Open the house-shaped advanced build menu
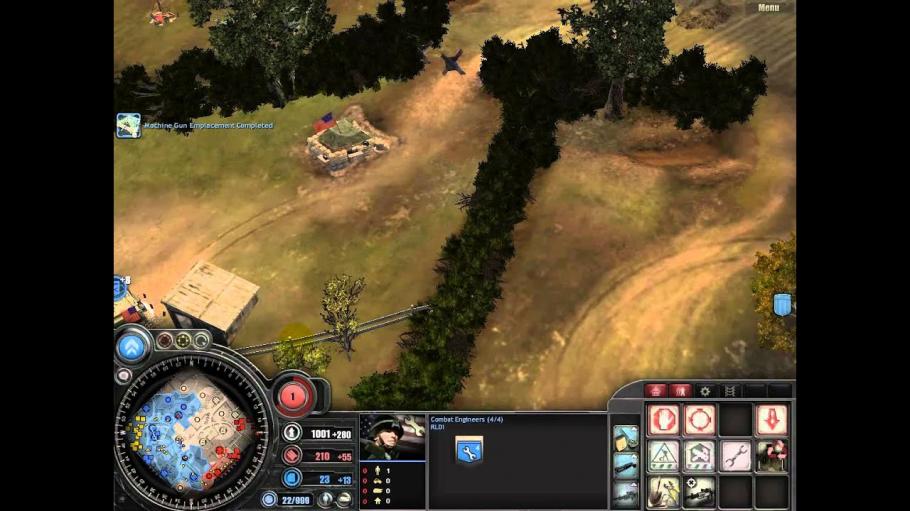The width and height of the screenshot is (910, 511). click(x=700, y=456)
